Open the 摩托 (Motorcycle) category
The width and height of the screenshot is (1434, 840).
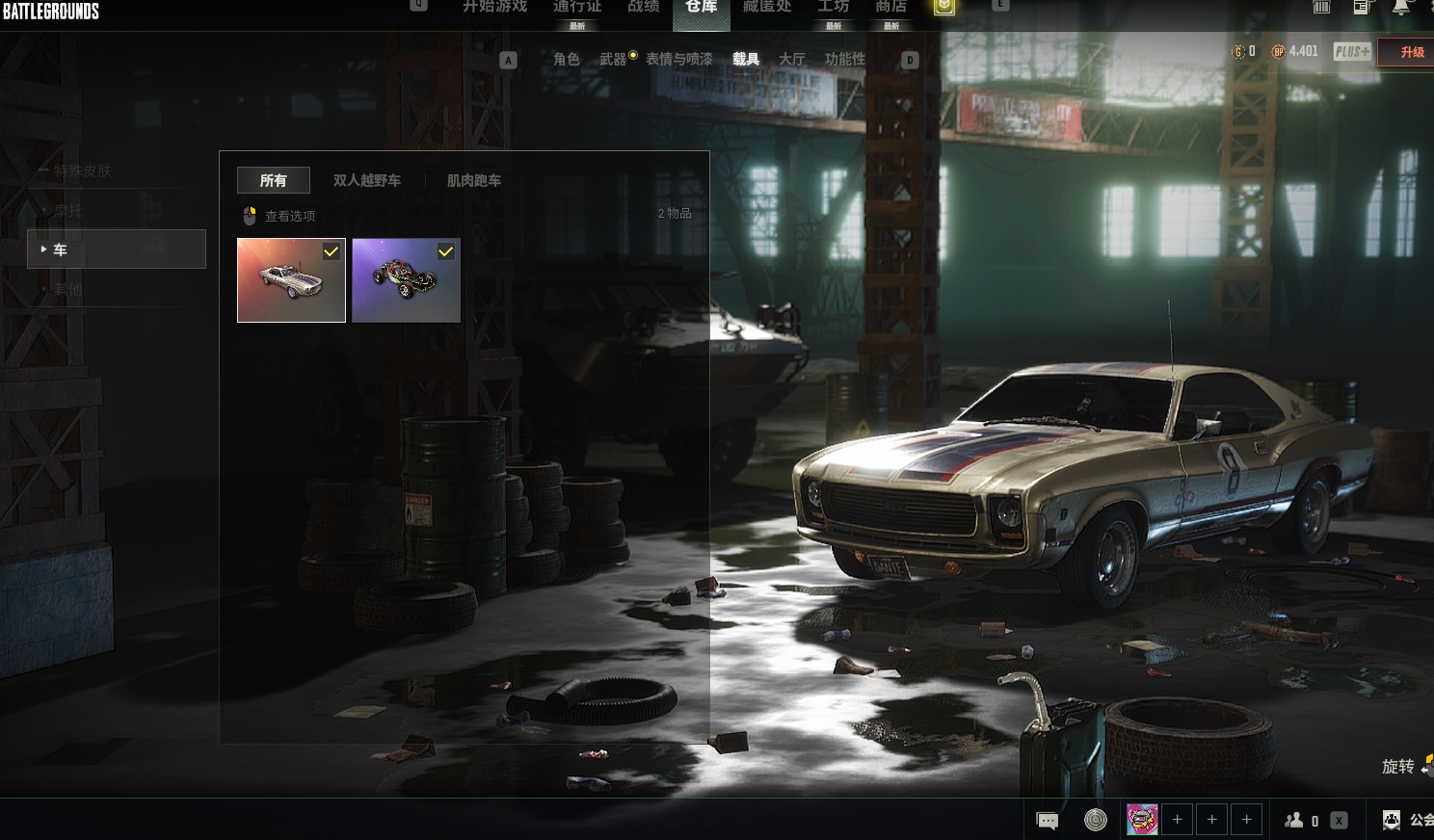[68, 210]
